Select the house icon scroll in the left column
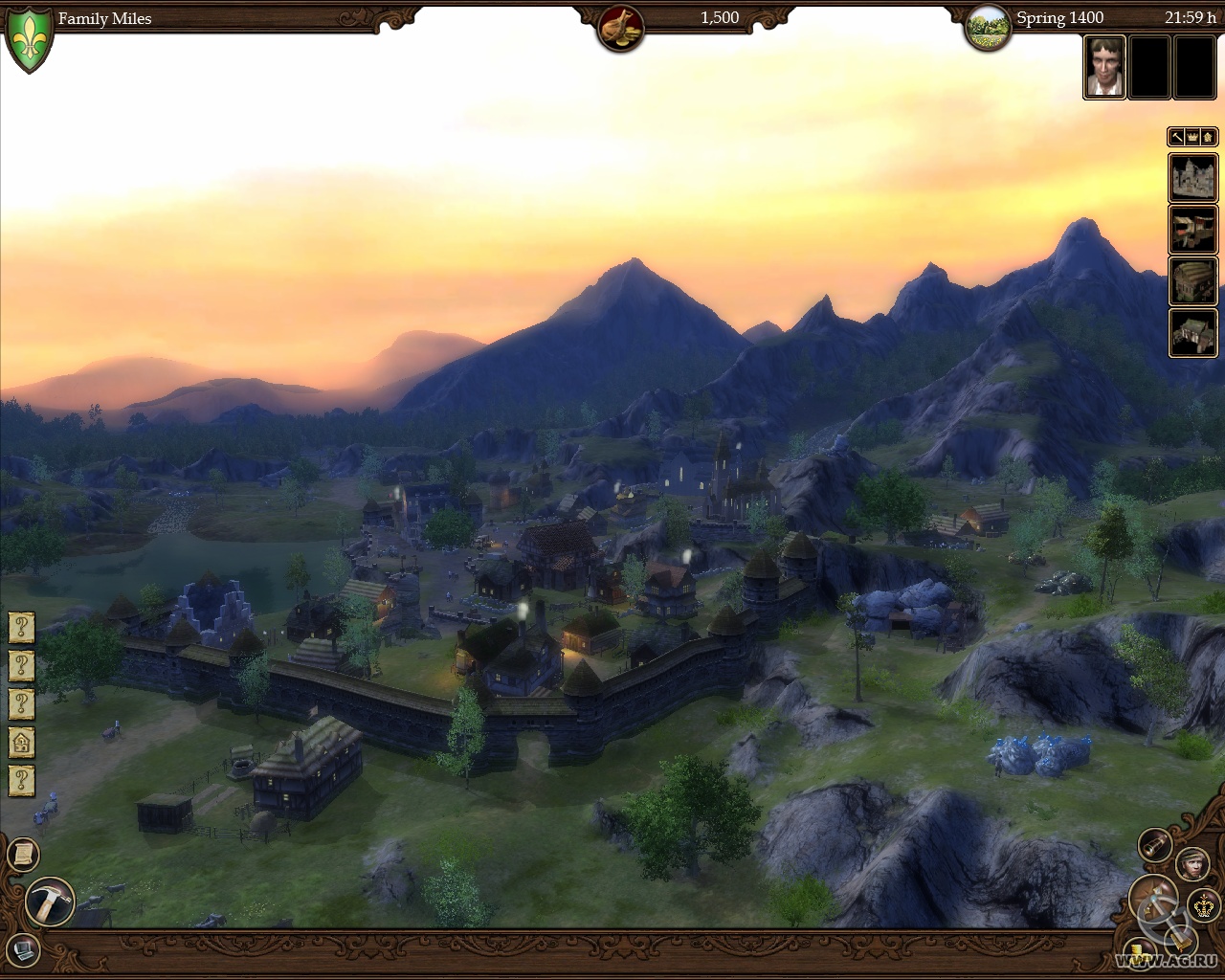 click(x=21, y=739)
